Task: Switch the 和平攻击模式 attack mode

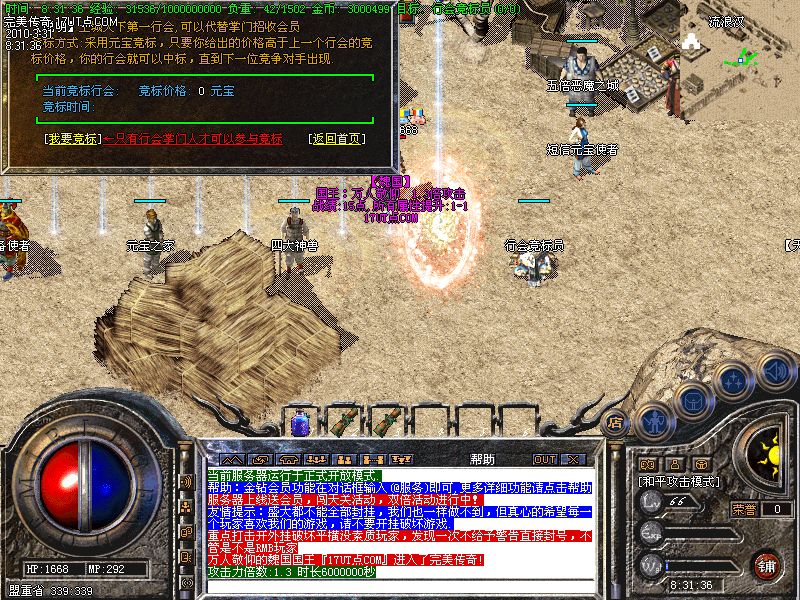Action: 680,481
